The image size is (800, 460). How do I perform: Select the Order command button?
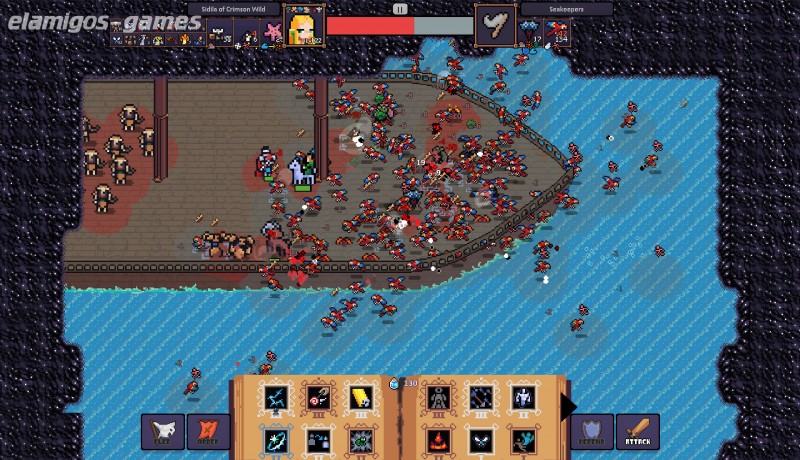[208, 431]
